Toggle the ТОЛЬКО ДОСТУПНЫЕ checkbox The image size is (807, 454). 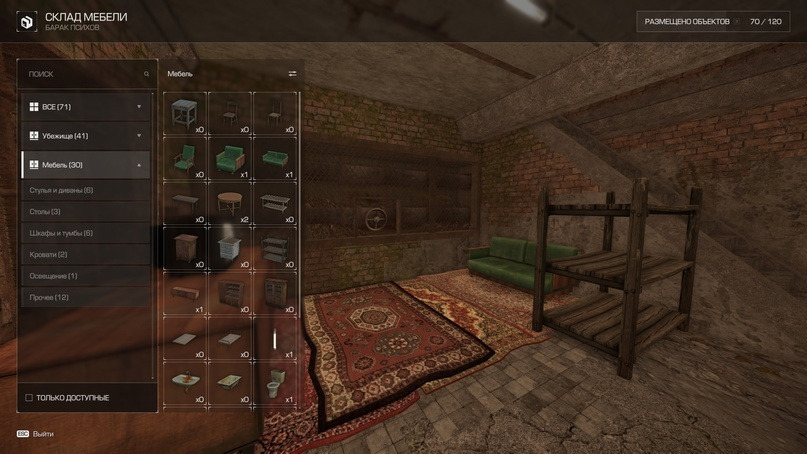29,398
